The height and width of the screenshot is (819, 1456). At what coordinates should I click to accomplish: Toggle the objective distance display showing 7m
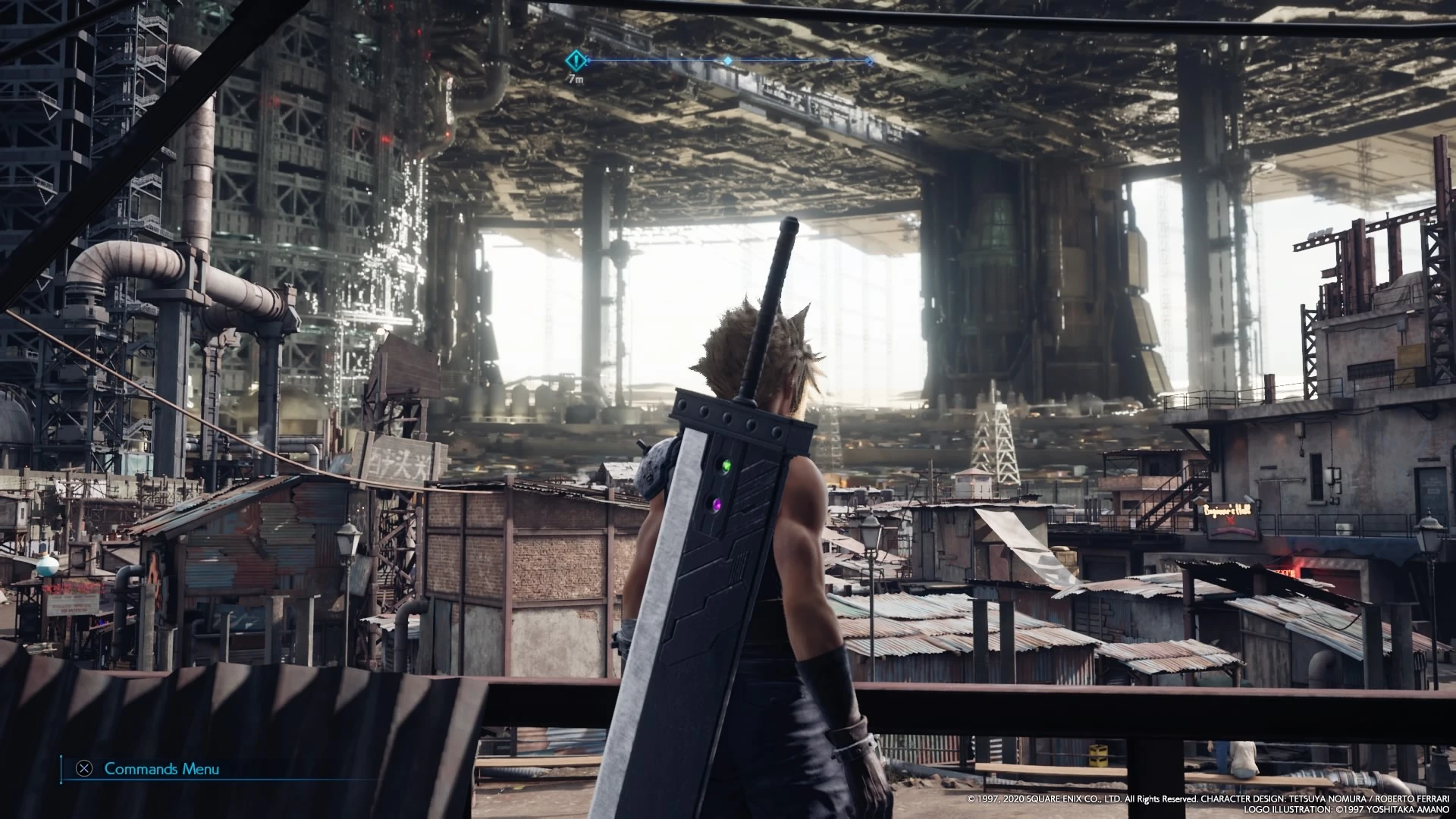click(574, 78)
